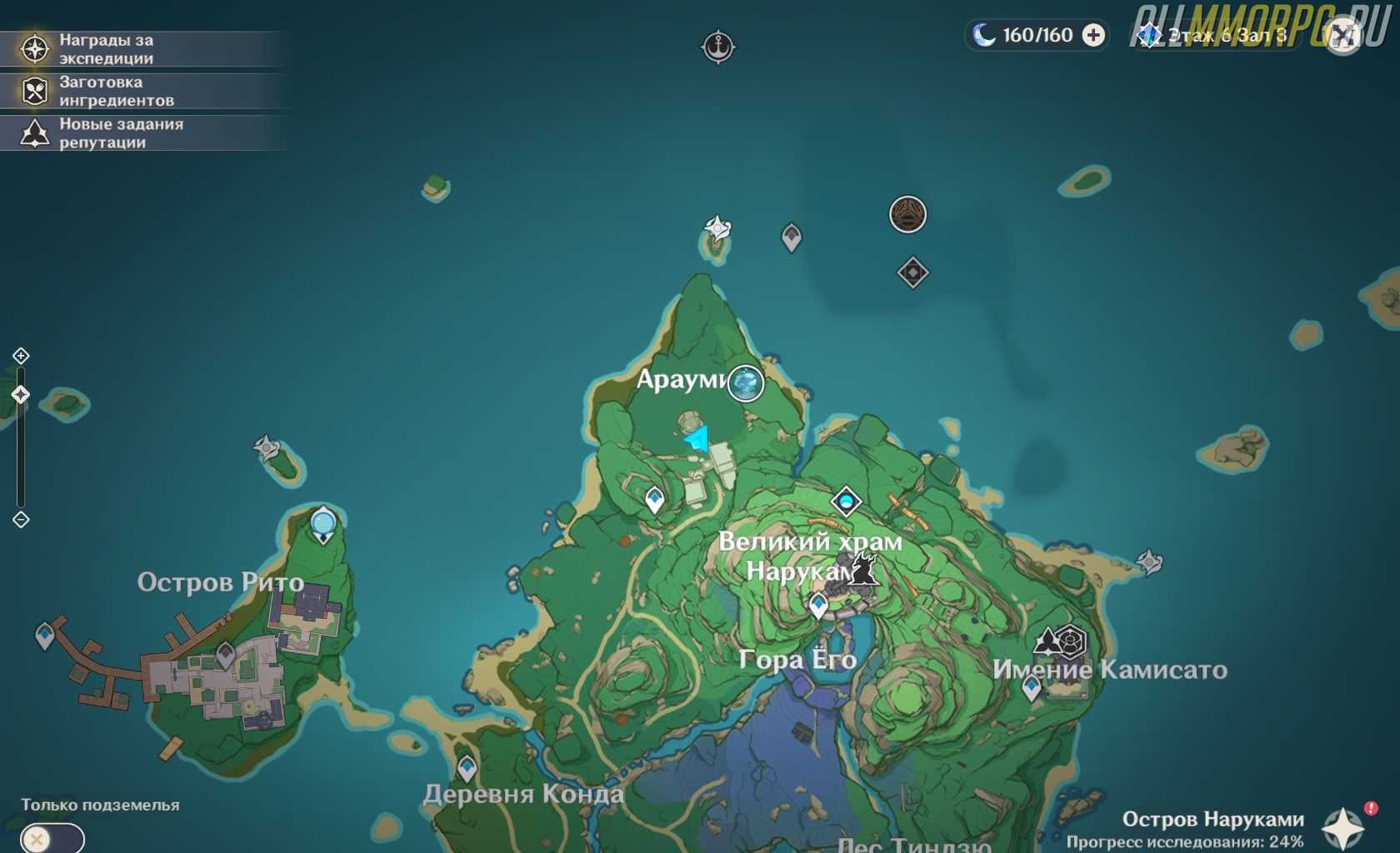Screen dimensions: 1400x853
Task: Select the waypoint at Остров Рито docks
Action: click(x=45, y=636)
